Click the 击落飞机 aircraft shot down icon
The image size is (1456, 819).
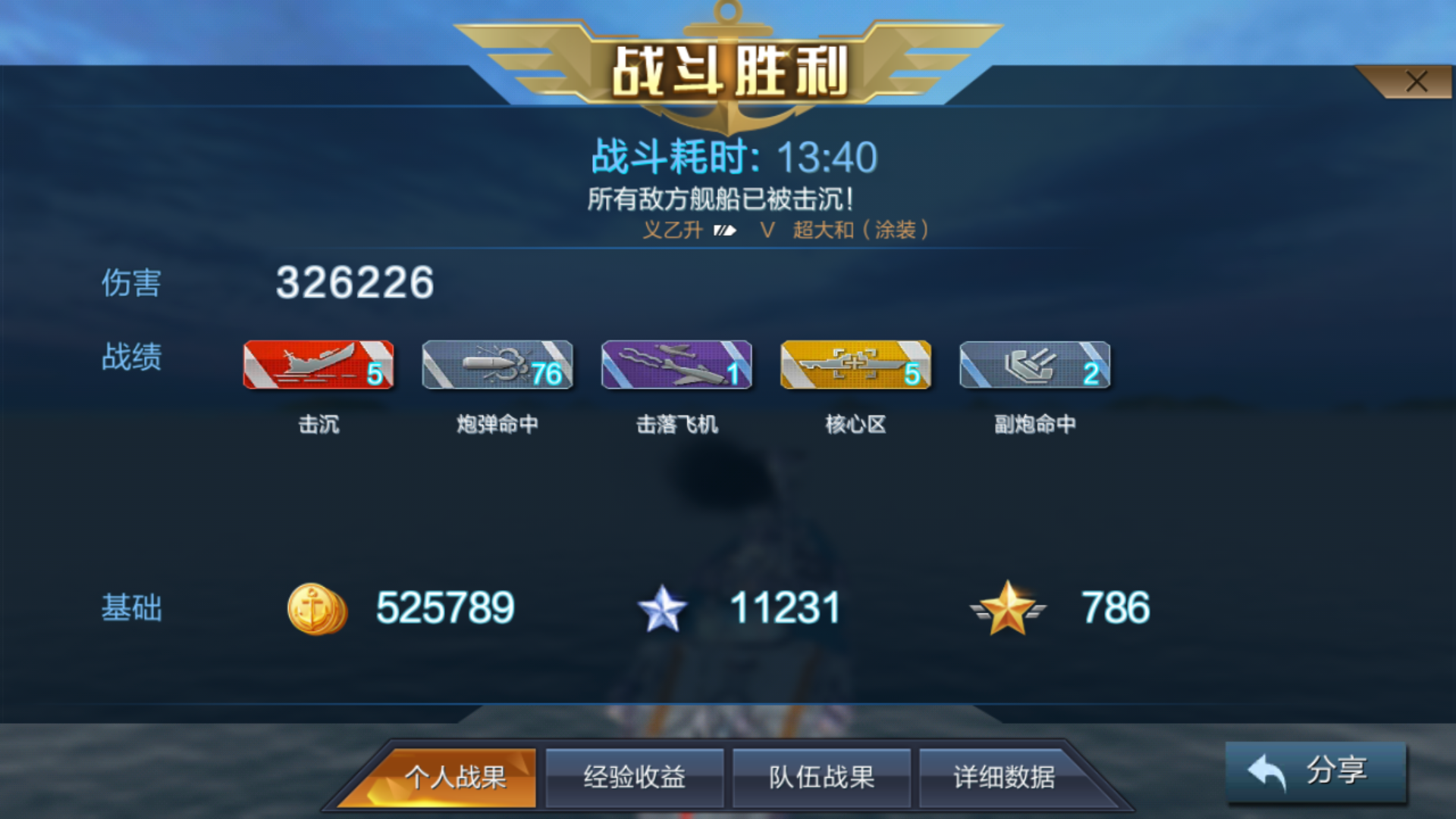676,366
